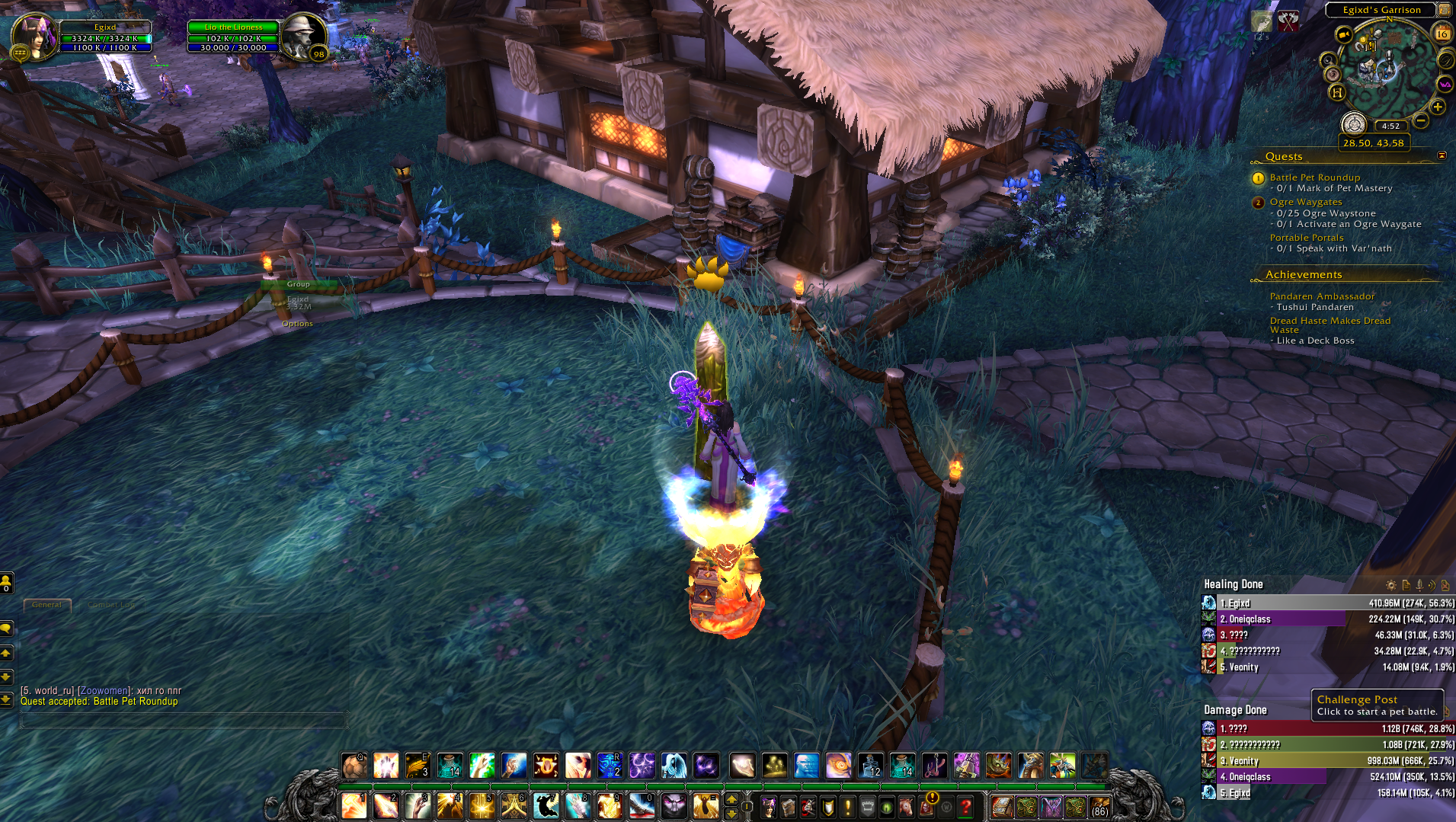
Task: Jump chat to bottom with underlined arrow
Action: [x=6, y=699]
